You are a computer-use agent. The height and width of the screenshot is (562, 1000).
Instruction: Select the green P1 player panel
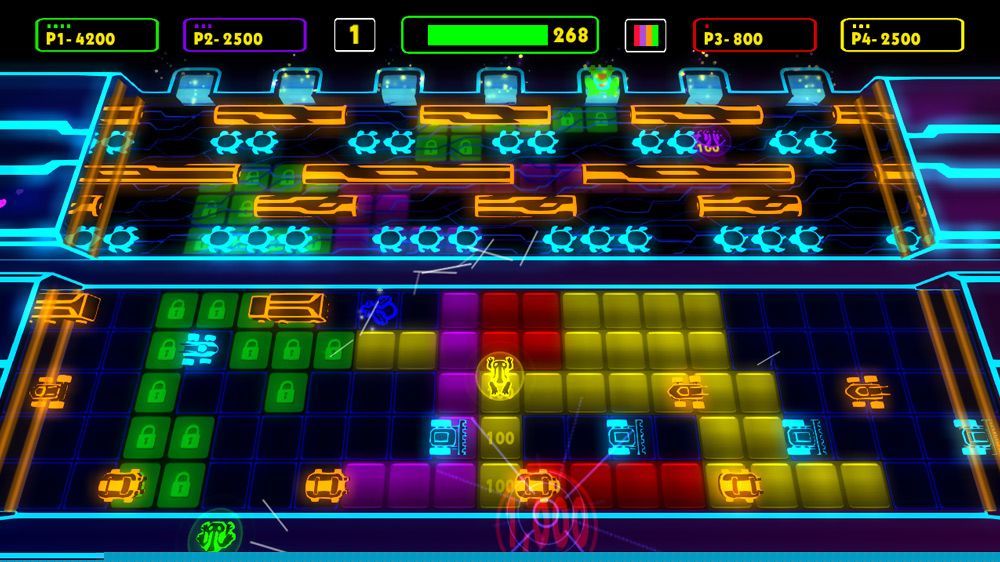click(97, 36)
